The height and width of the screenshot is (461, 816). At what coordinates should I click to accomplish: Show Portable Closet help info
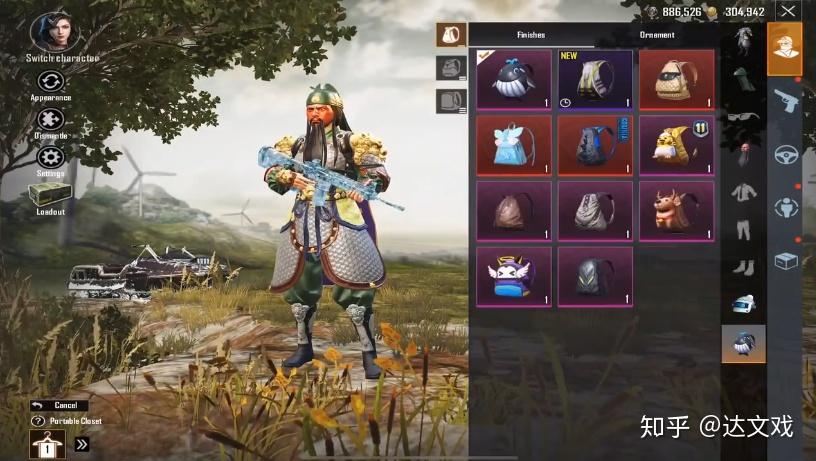click(x=38, y=421)
